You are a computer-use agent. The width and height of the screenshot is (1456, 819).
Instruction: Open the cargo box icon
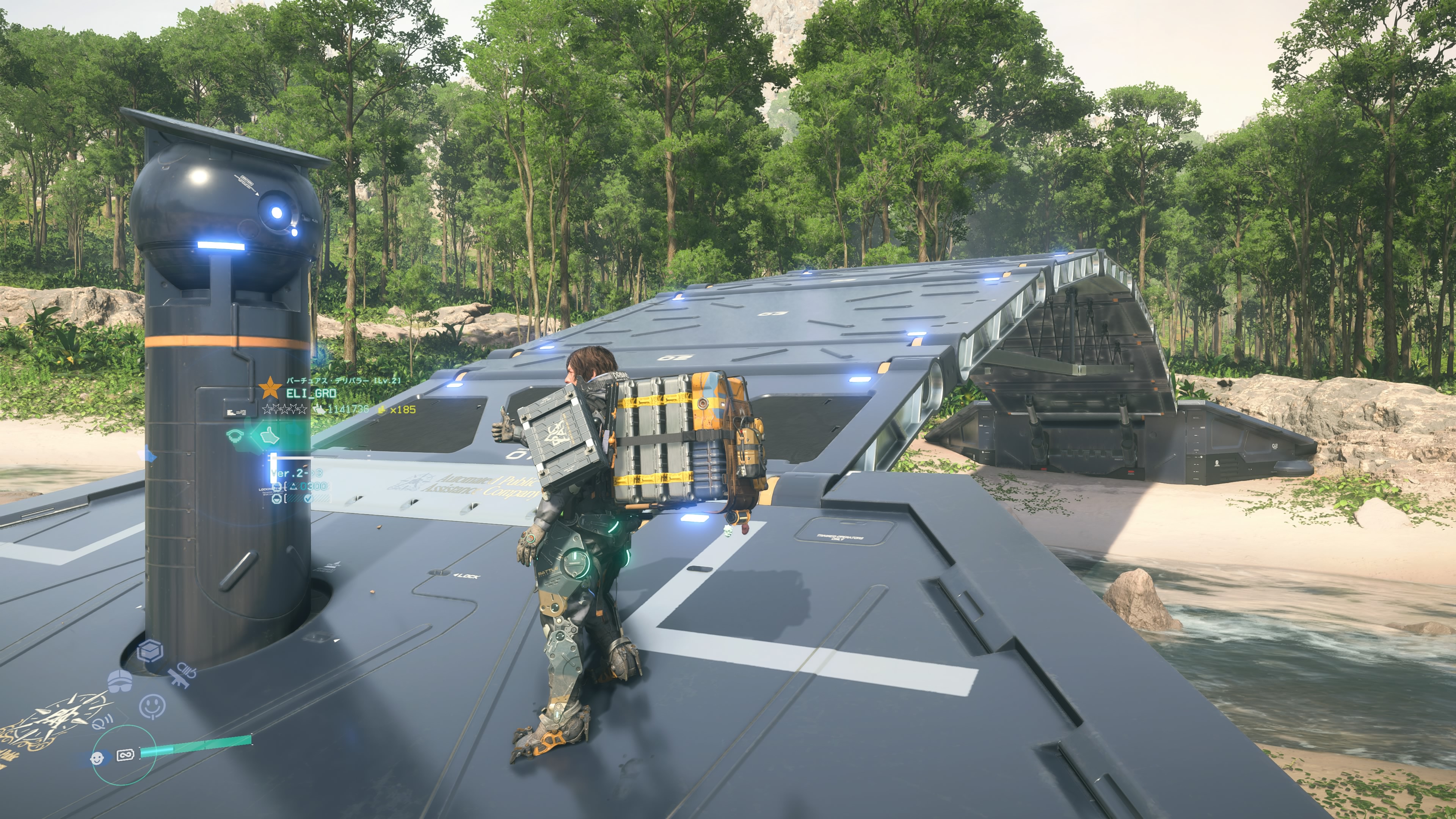click(151, 652)
